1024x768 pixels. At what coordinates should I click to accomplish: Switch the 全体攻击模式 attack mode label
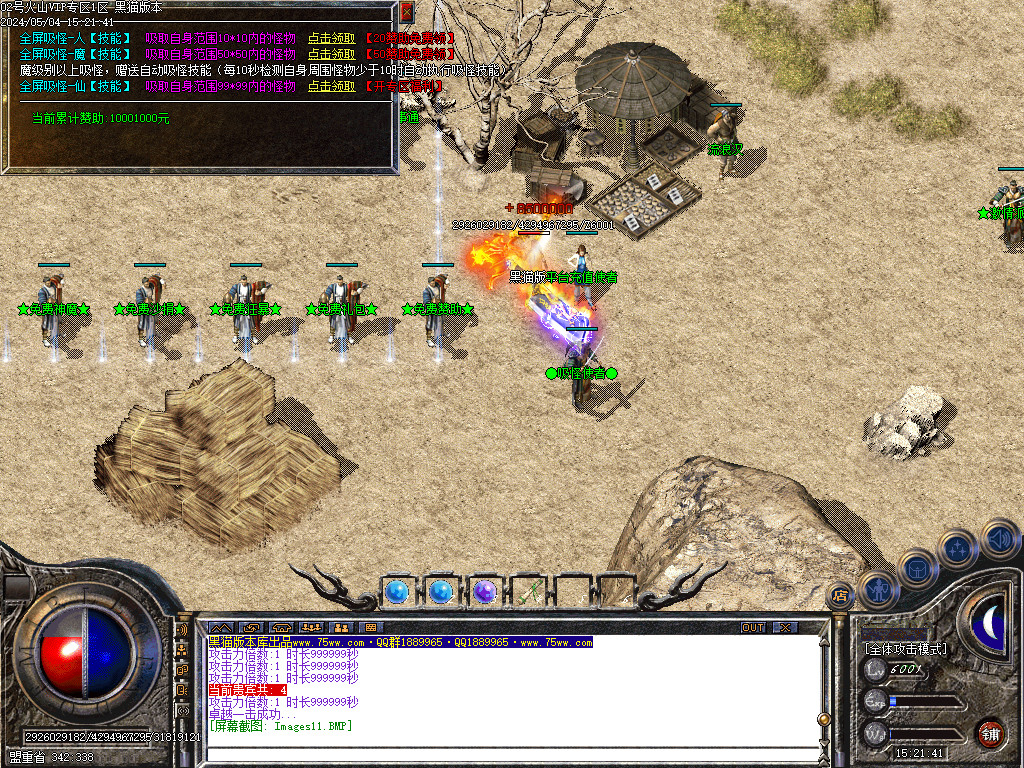(x=905, y=649)
